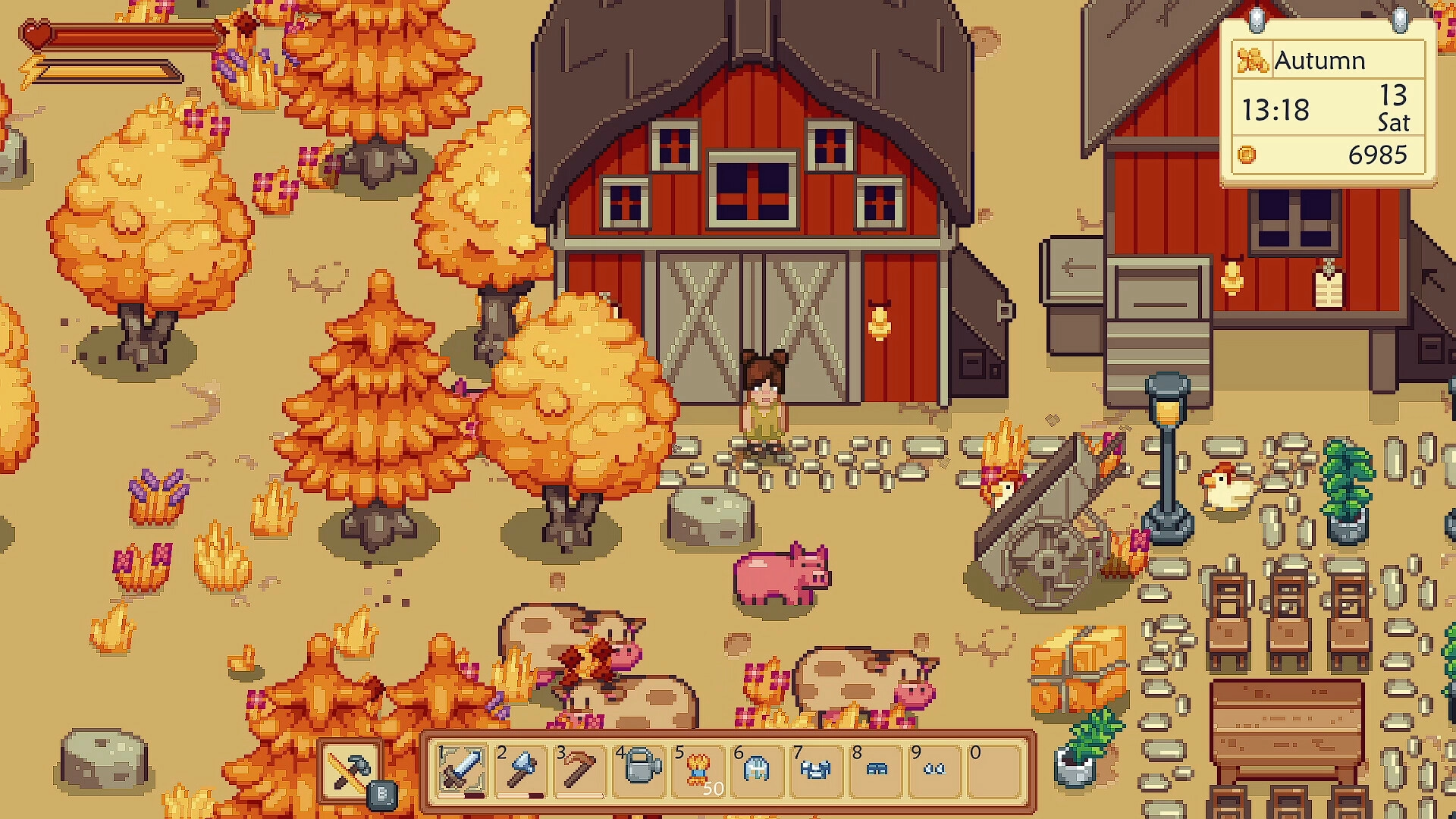
Task: Select the item in hotbar slot 8
Action: 876,770
